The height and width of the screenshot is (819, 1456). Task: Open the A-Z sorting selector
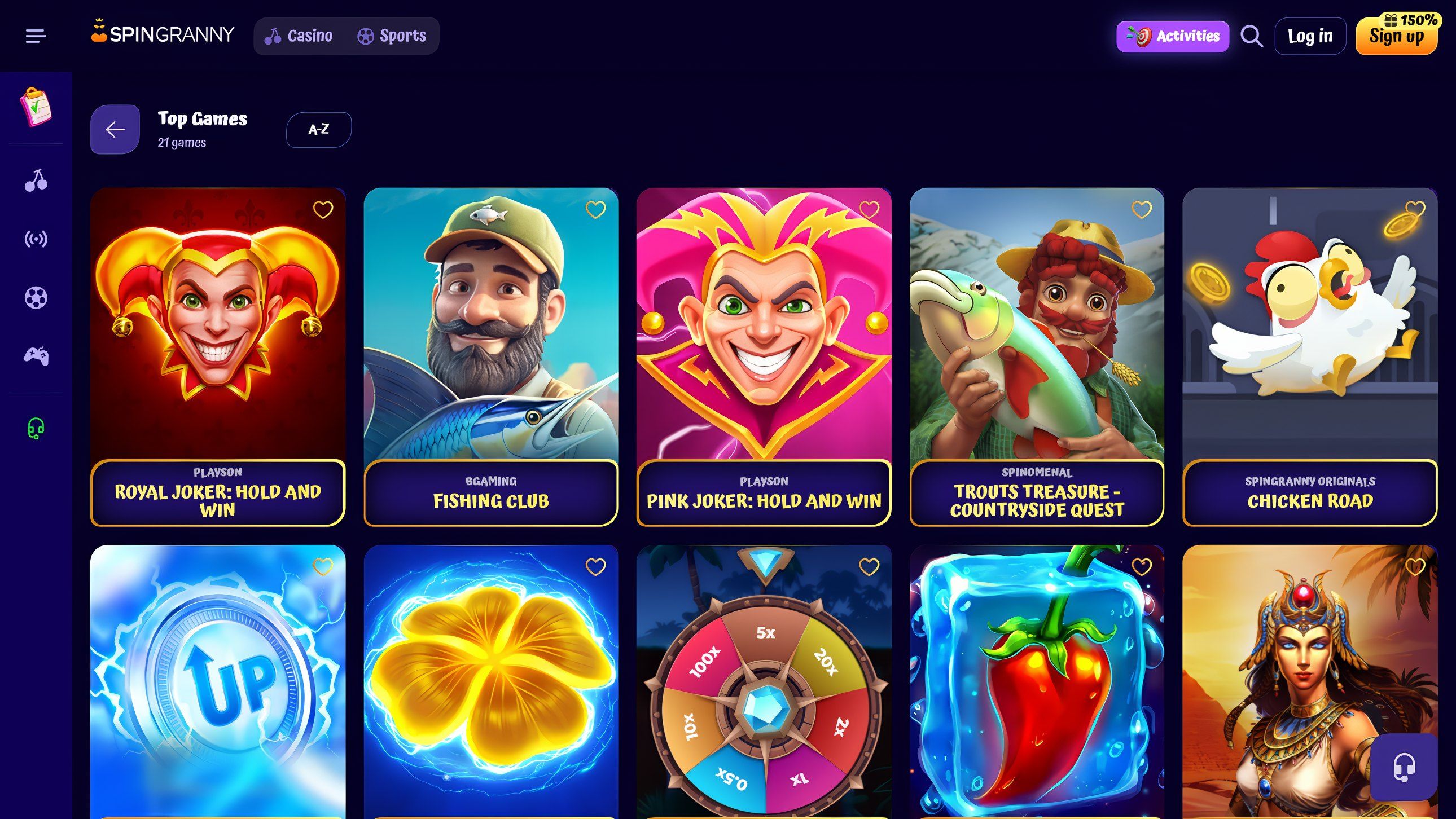point(318,129)
